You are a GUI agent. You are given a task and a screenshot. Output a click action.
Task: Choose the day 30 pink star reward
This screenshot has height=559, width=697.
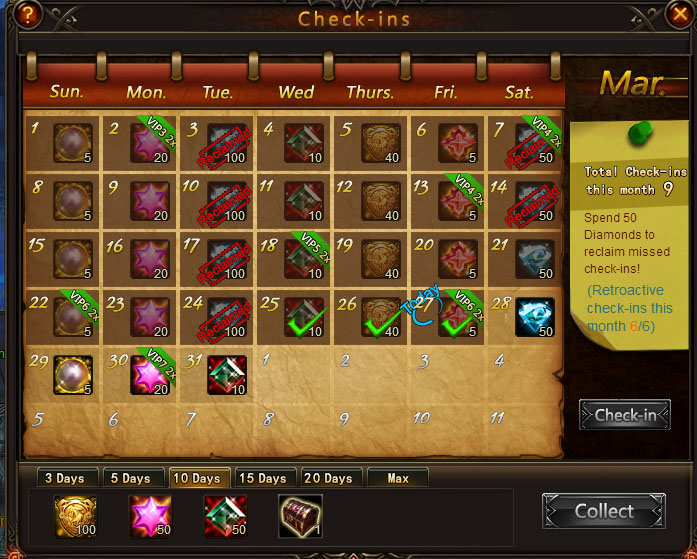coord(149,374)
